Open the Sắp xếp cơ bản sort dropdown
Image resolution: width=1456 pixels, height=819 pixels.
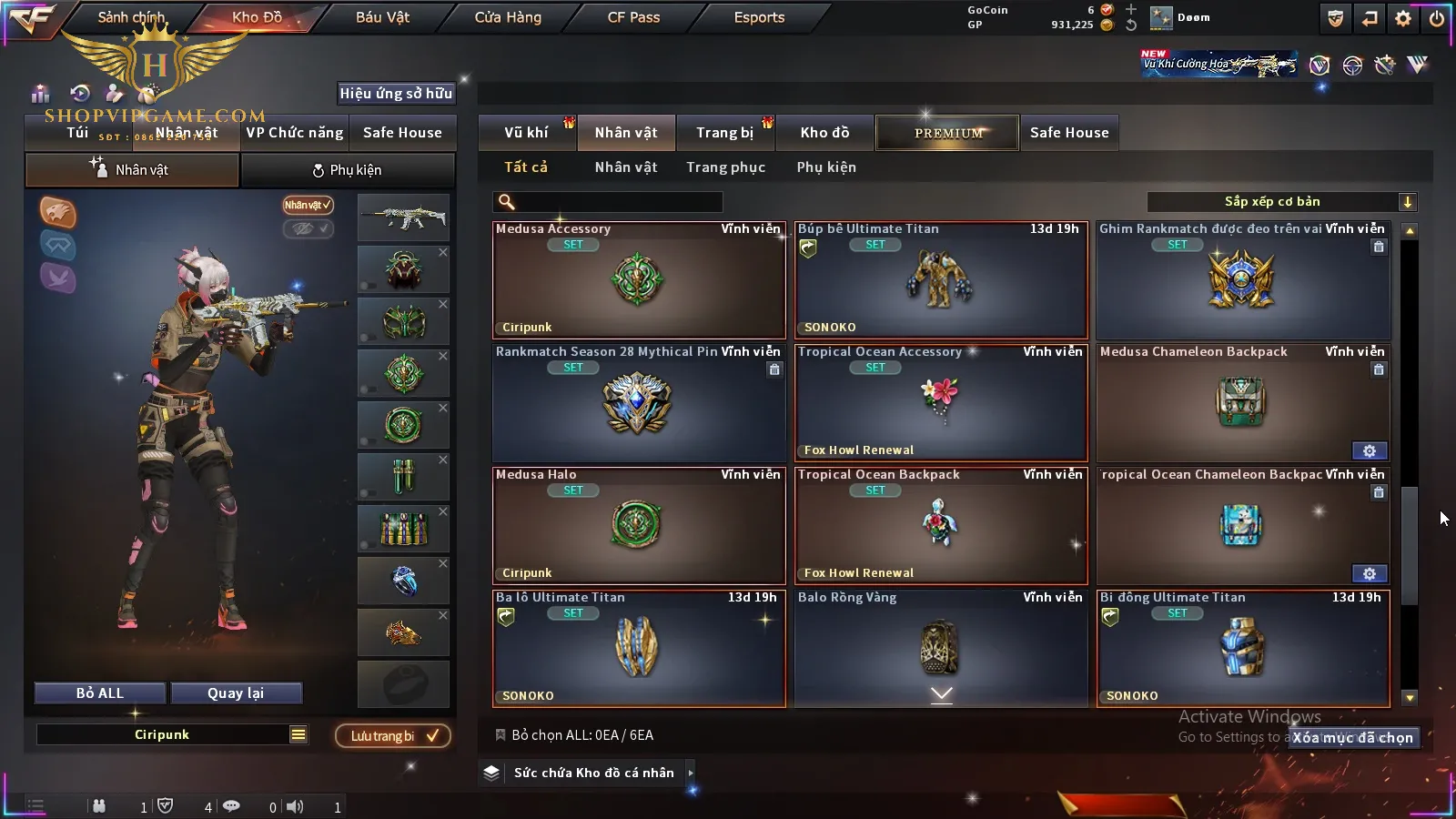pyautogui.click(x=1281, y=202)
